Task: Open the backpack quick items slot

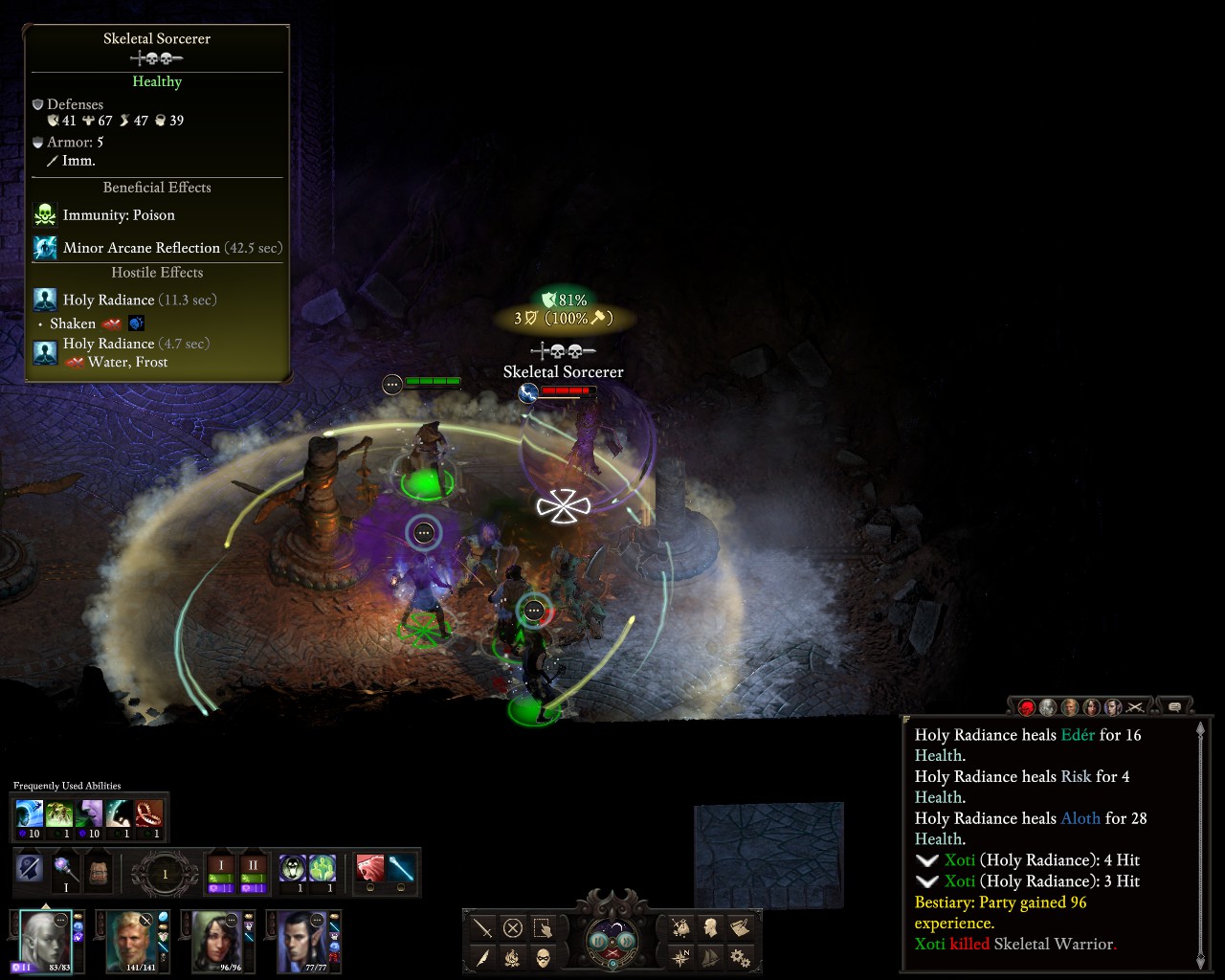Action: click(98, 871)
